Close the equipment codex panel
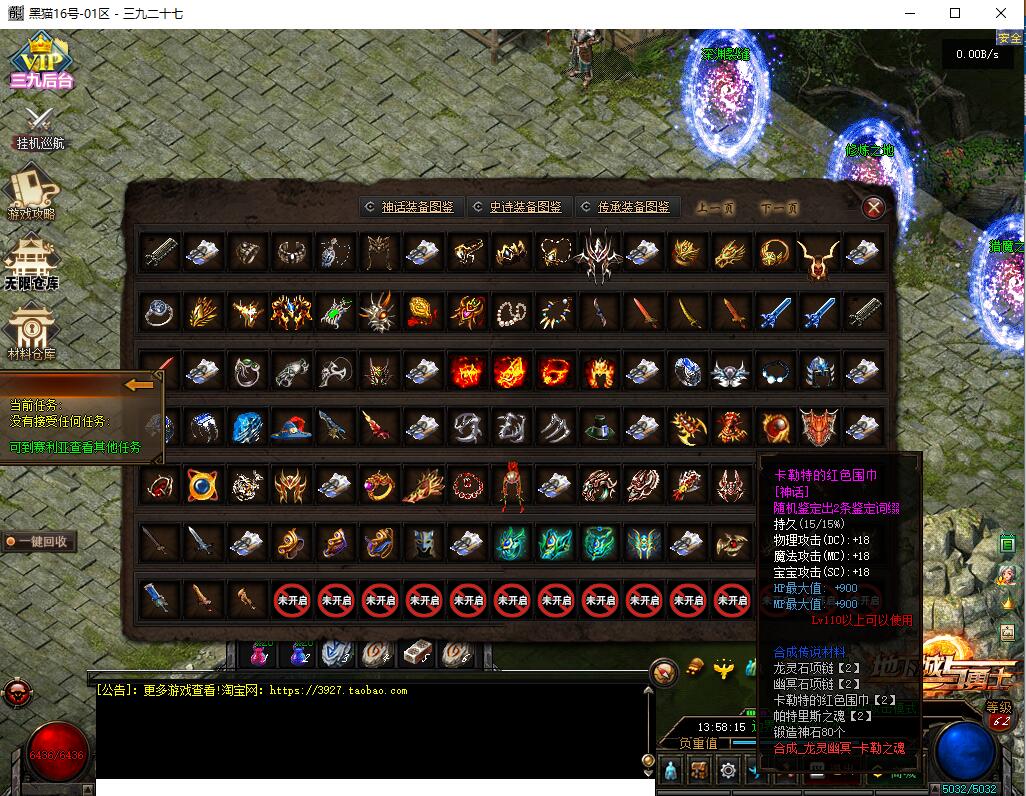The width and height of the screenshot is (1026, 796). 874,207
